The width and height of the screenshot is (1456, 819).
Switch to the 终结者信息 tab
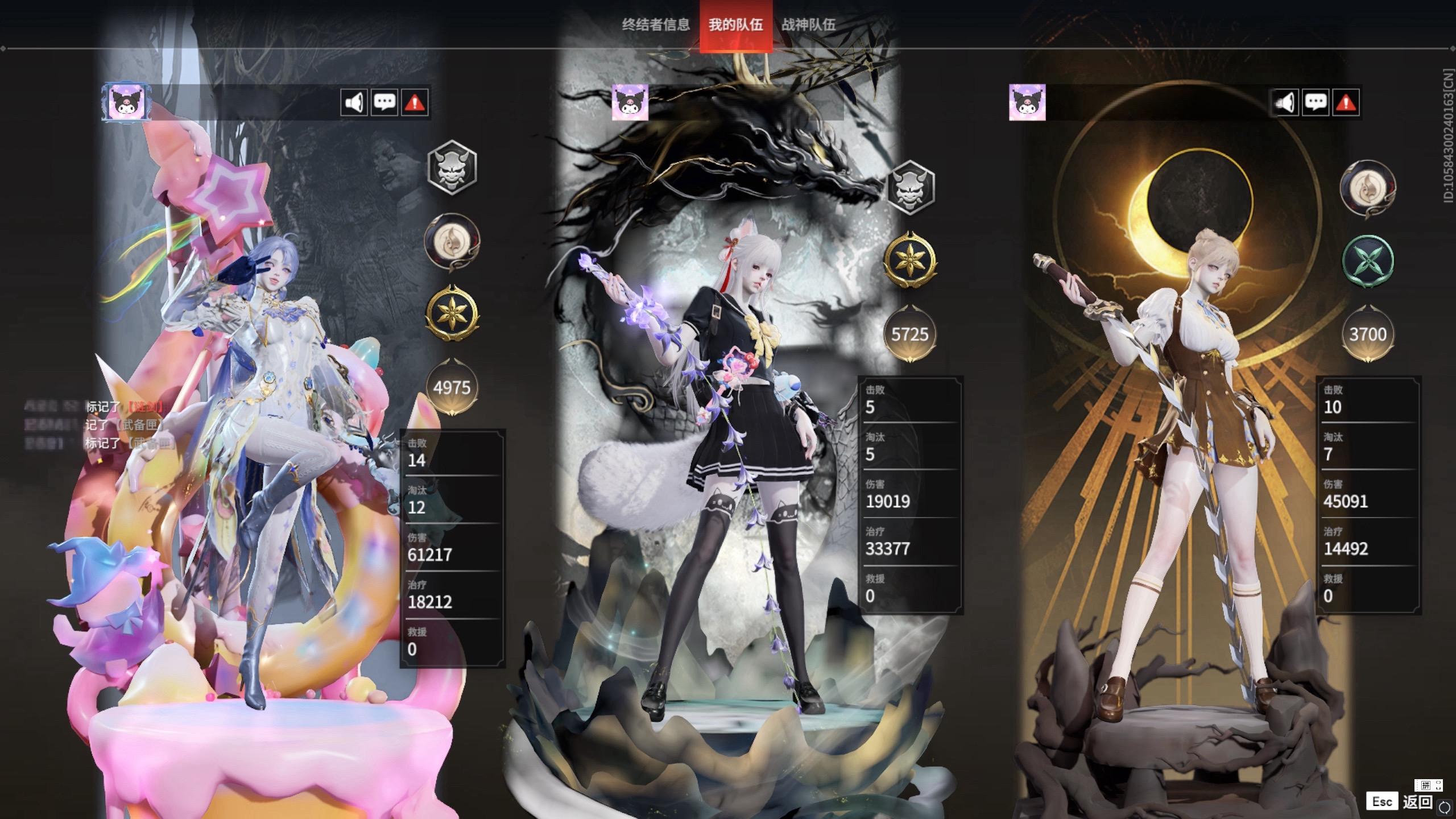pos(655,24)
